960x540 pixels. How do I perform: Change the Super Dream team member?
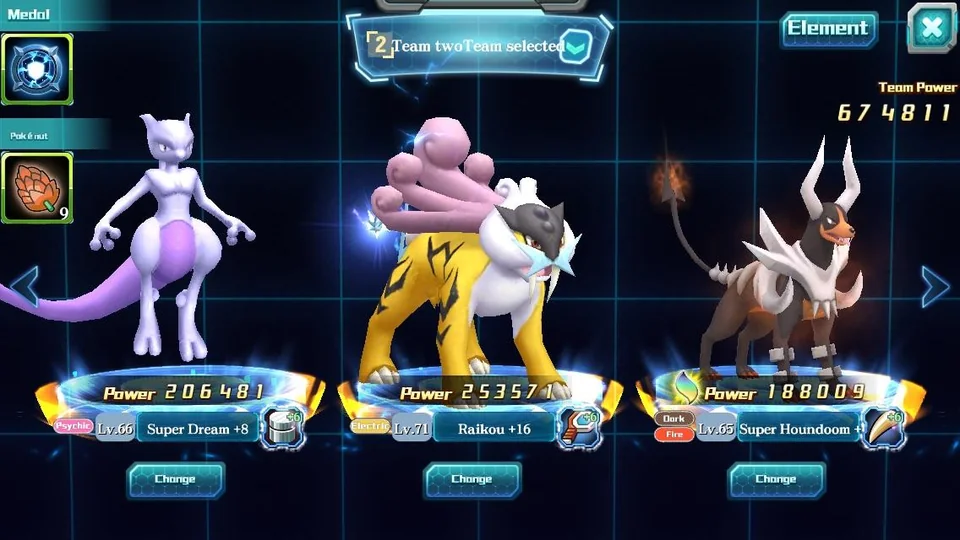click(175, 480)
